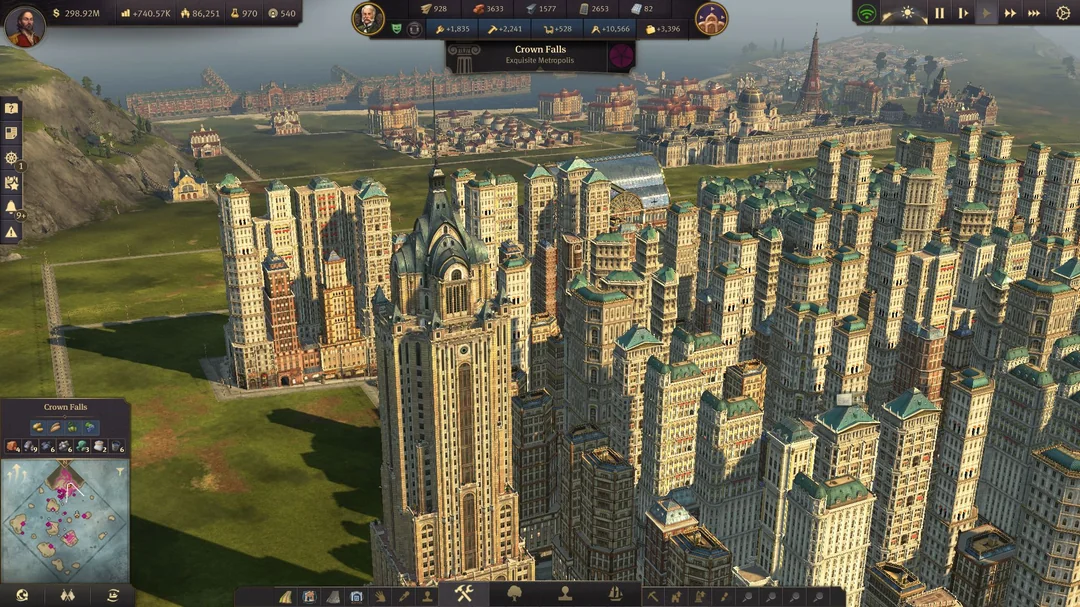Toggle the day-night sun control
This screenshot has width=1080, height=607.
point(907,13)
